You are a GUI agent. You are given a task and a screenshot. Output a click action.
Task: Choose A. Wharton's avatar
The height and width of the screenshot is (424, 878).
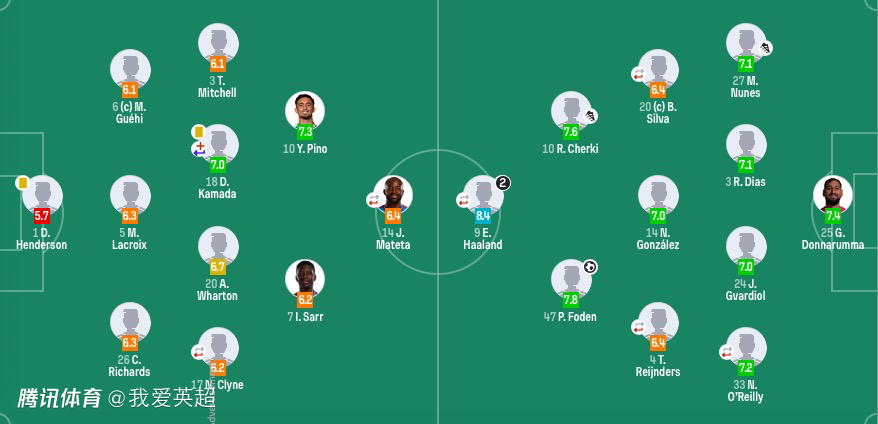click(x=218, y=248)
